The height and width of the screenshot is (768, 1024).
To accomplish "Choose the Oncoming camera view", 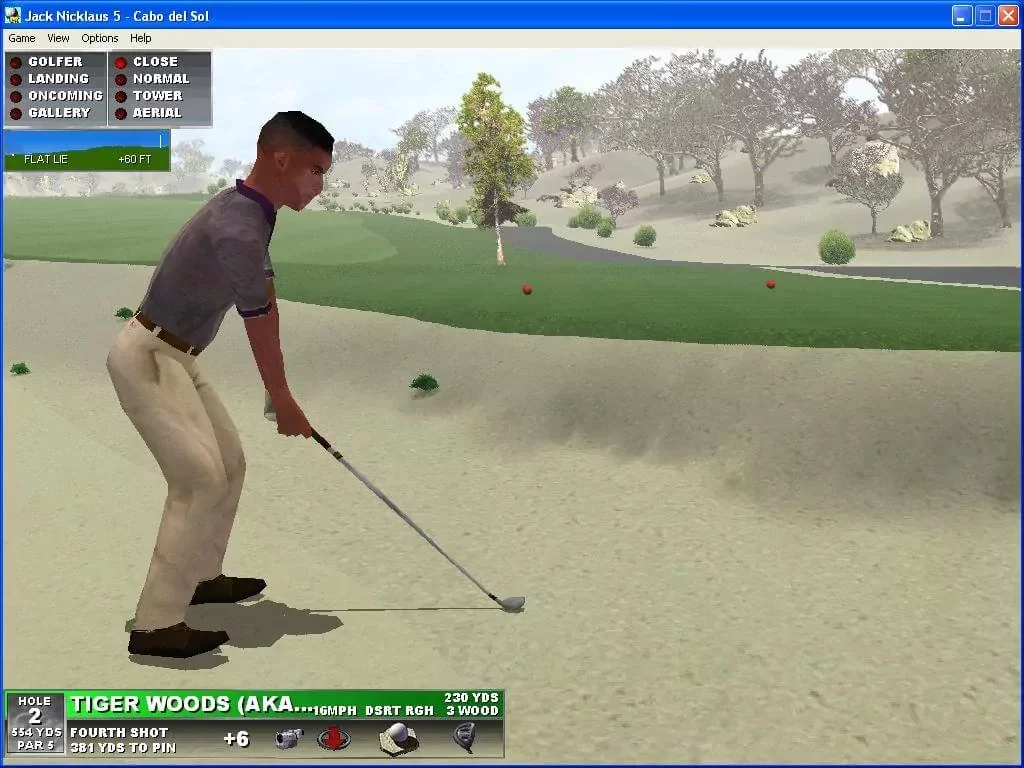I will (x=64, y=96).
